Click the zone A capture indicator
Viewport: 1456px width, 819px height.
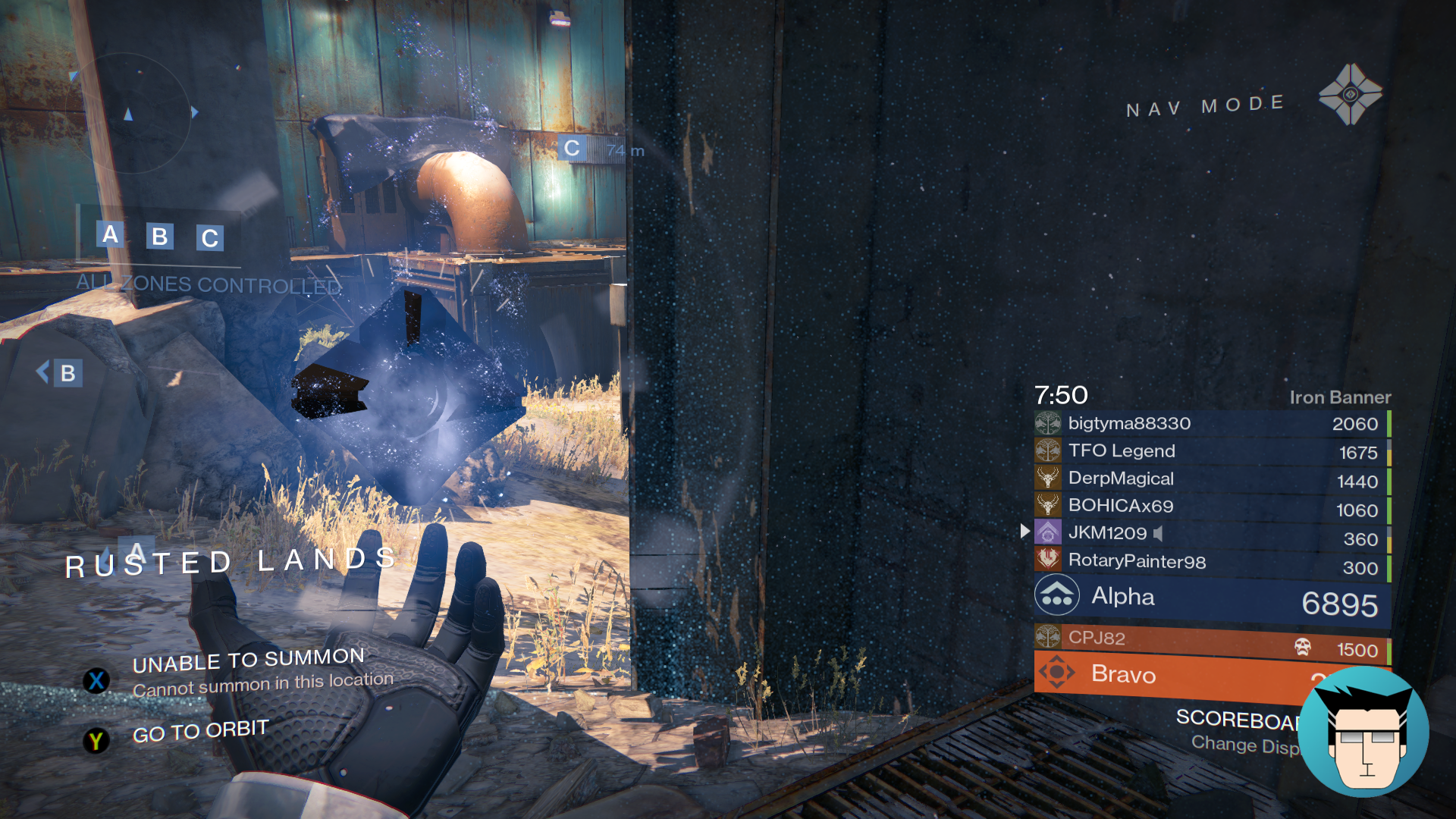[x=111, y=234]
